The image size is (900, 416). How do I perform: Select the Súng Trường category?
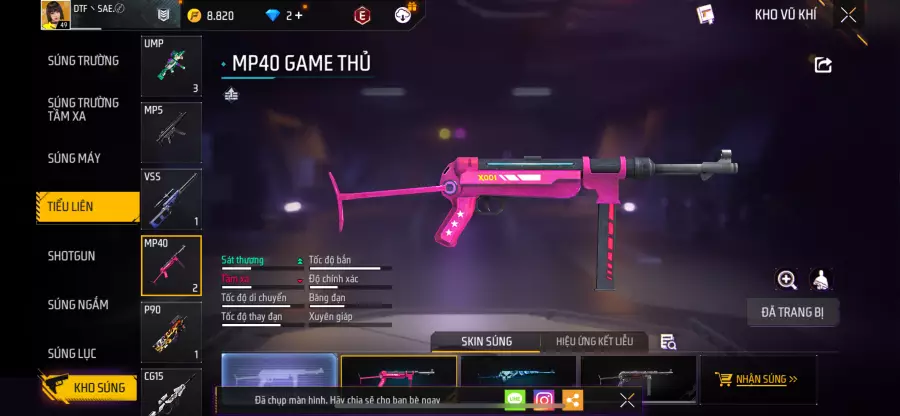(x=83, y=61)
